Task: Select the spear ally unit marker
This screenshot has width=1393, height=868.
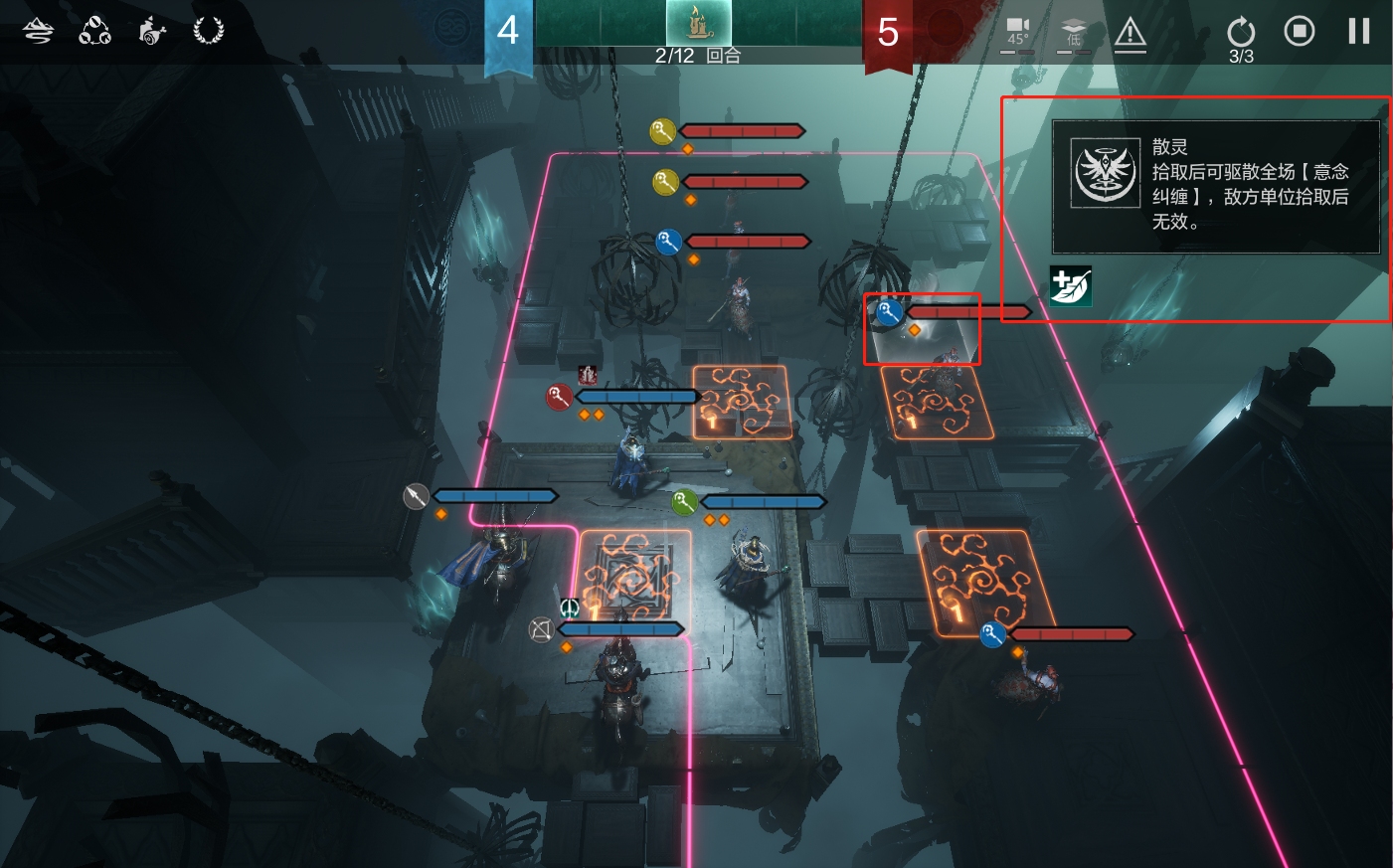Action: pos(417,496)
